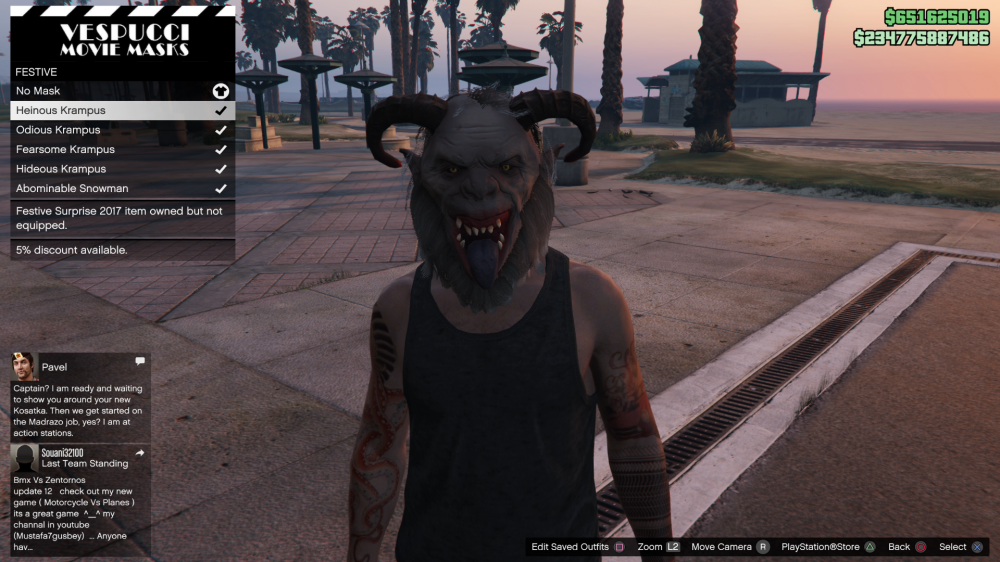Choose the Heinous Krampus mask
Viewport: 1000px width, 562px height.
coord(122,110)
